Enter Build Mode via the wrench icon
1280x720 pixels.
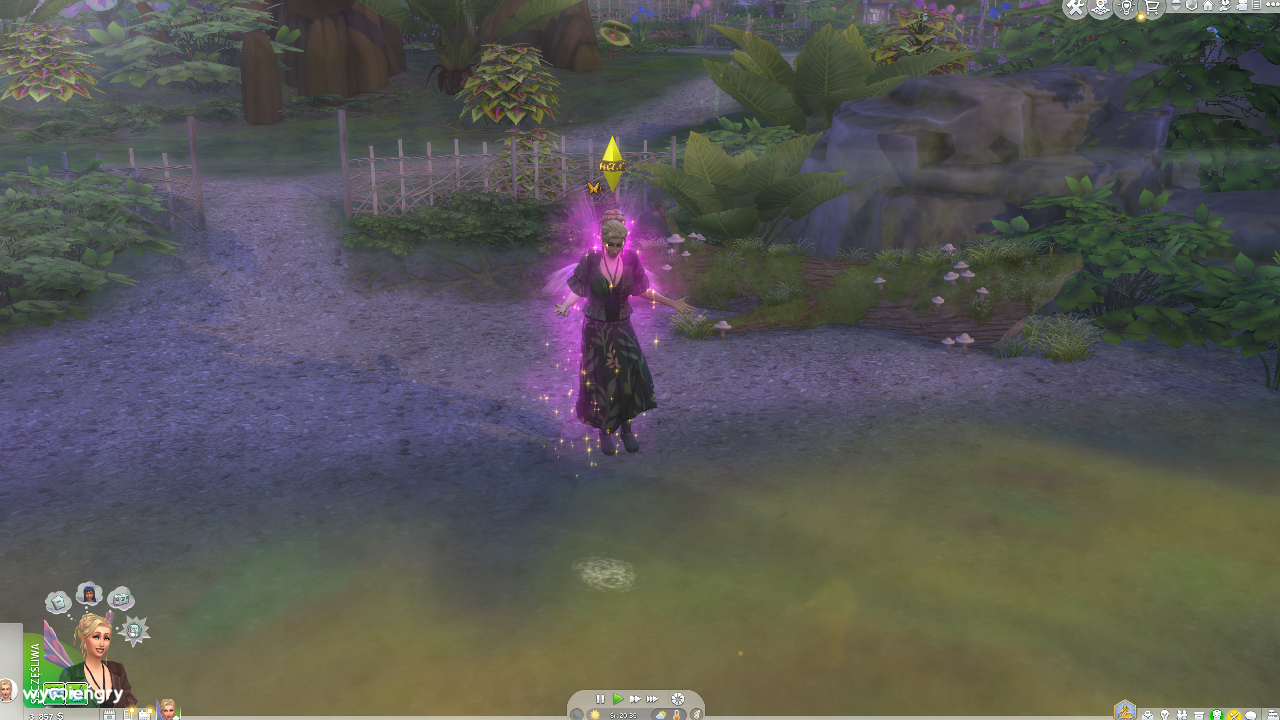[x=1075, y=10]
